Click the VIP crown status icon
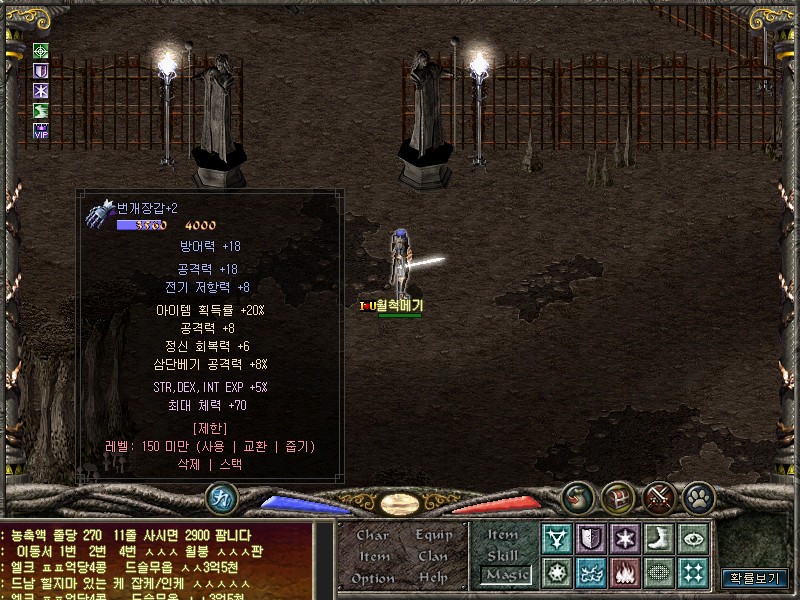This screenshot has width=800, height=600. coord(41,130)
